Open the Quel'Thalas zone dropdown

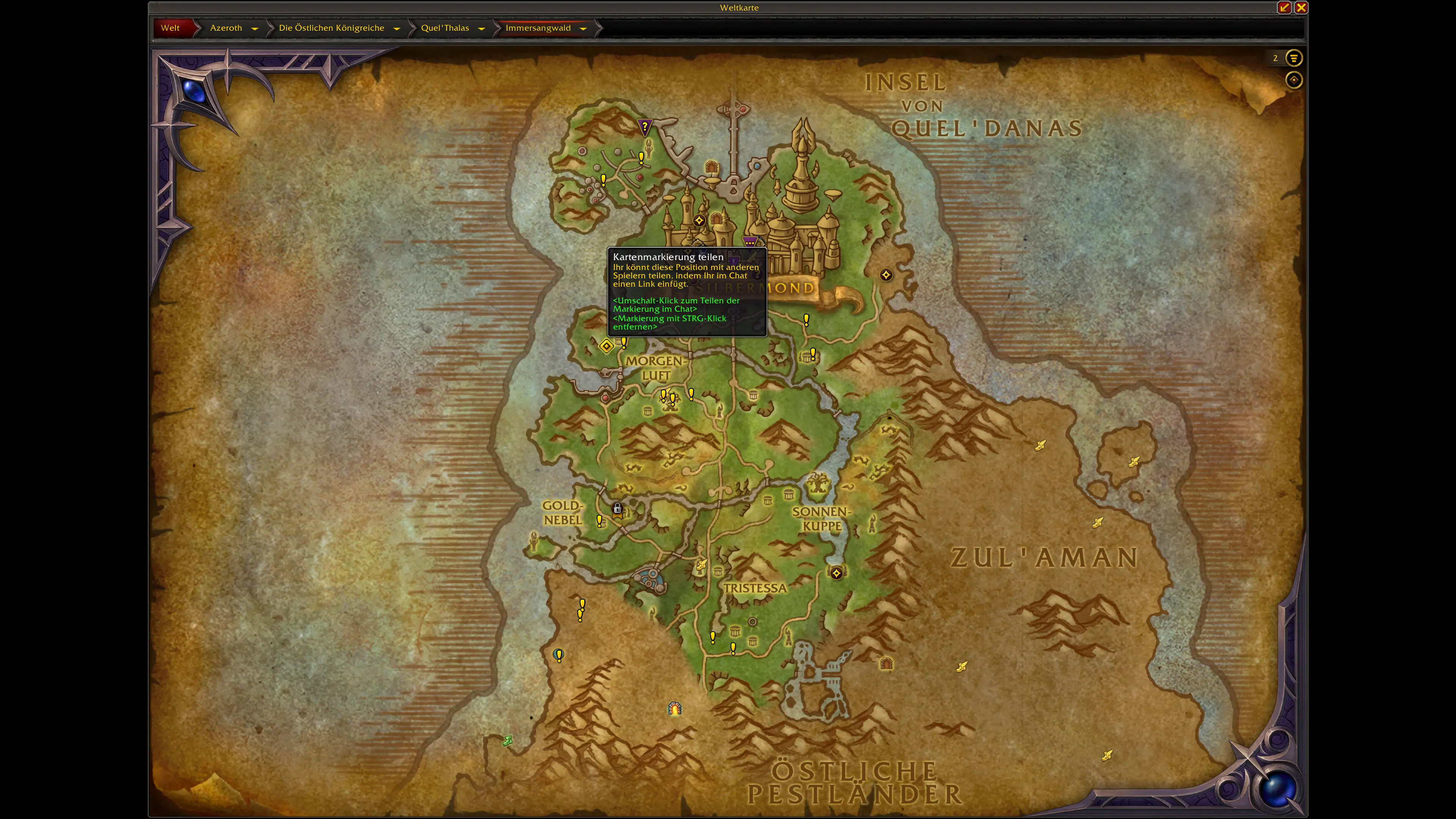[x=482, y=28]
